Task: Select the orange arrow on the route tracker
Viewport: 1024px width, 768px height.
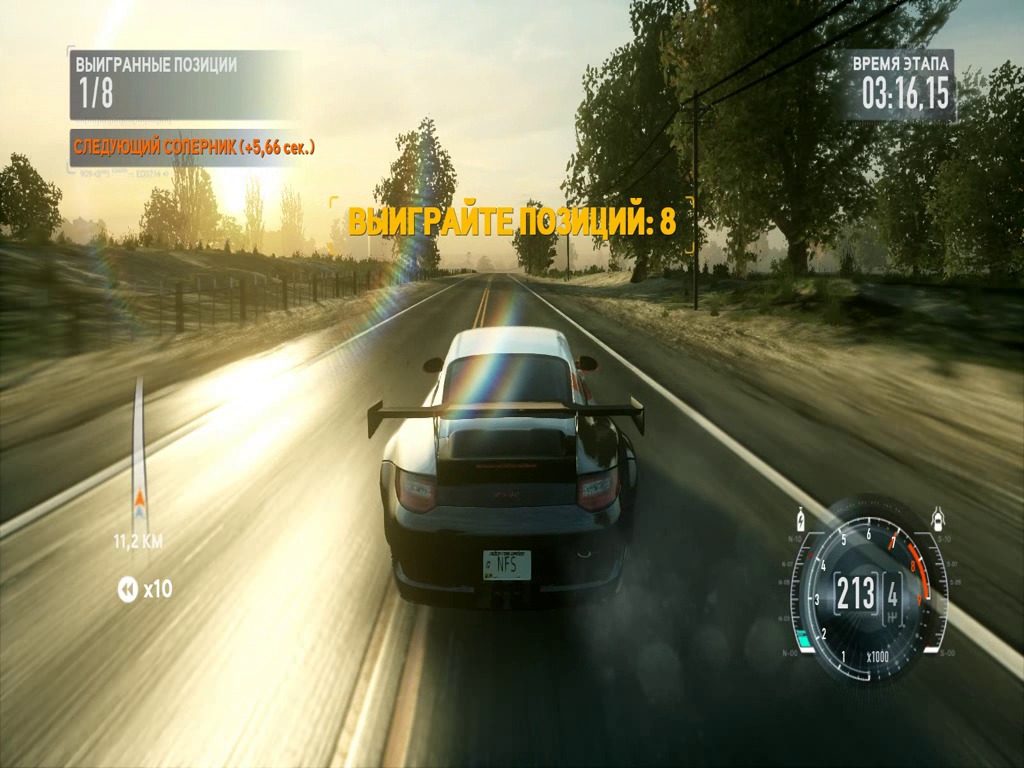Action: 140,500
